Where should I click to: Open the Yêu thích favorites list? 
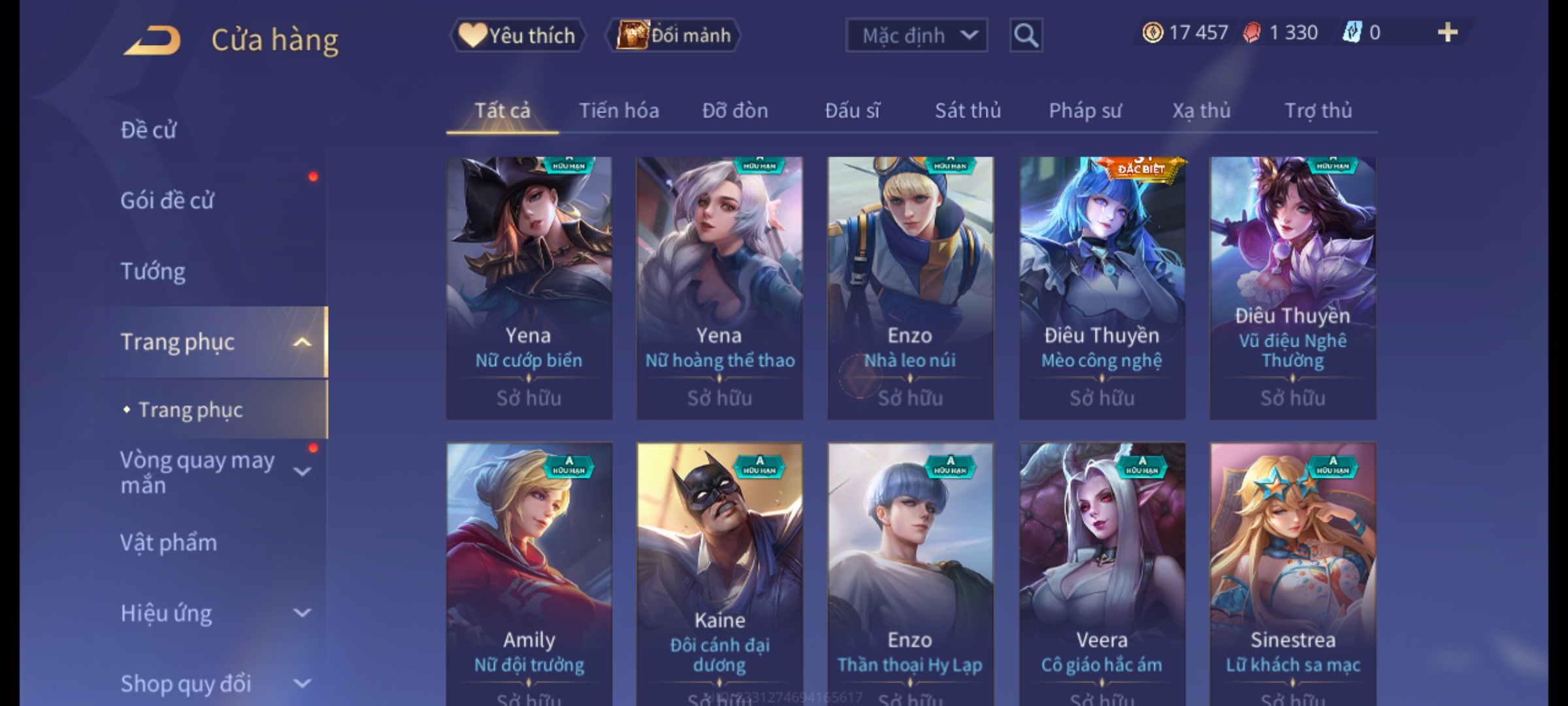click(518, 35)
